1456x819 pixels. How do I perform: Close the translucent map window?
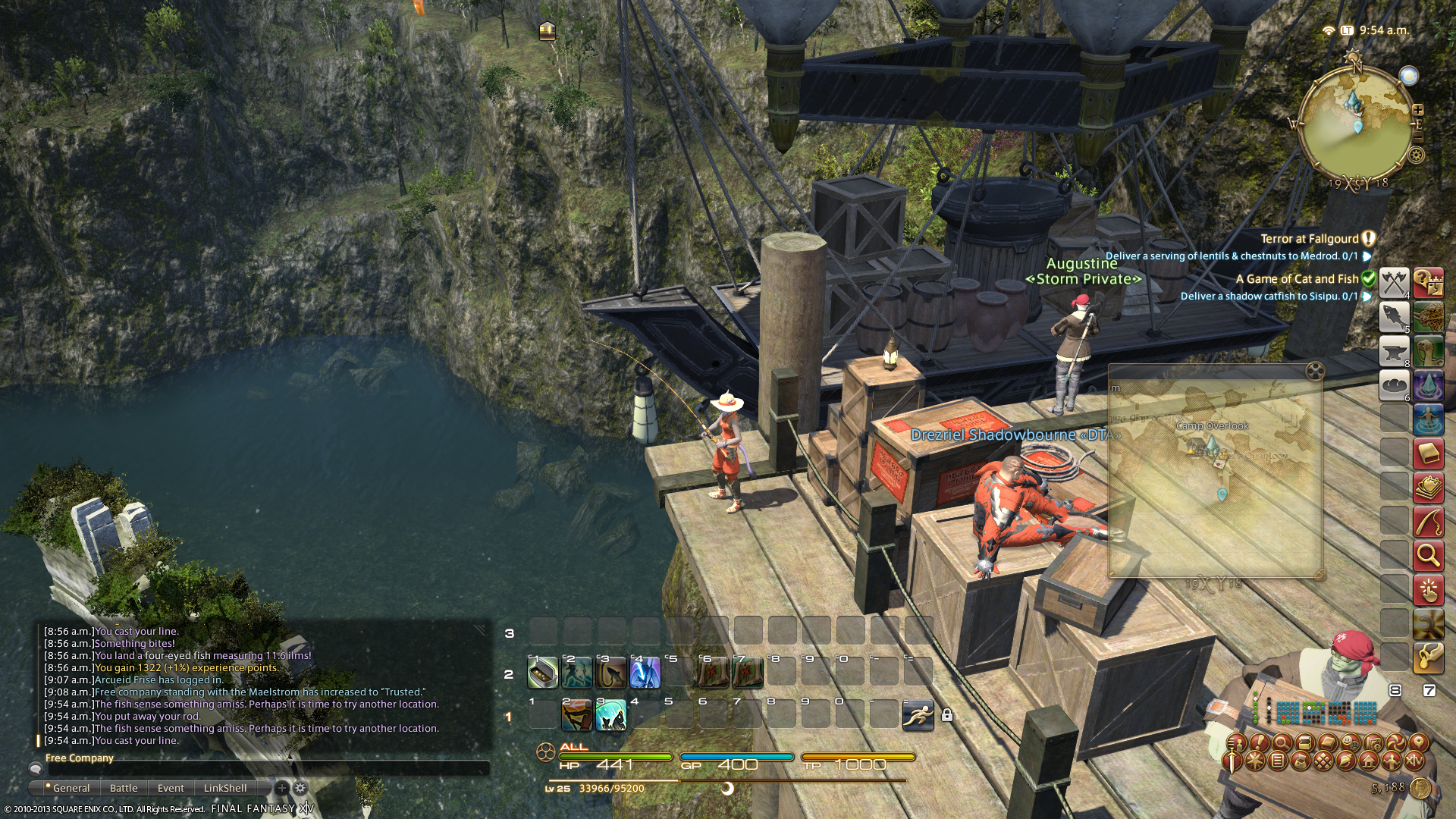tap(1315, 371)
